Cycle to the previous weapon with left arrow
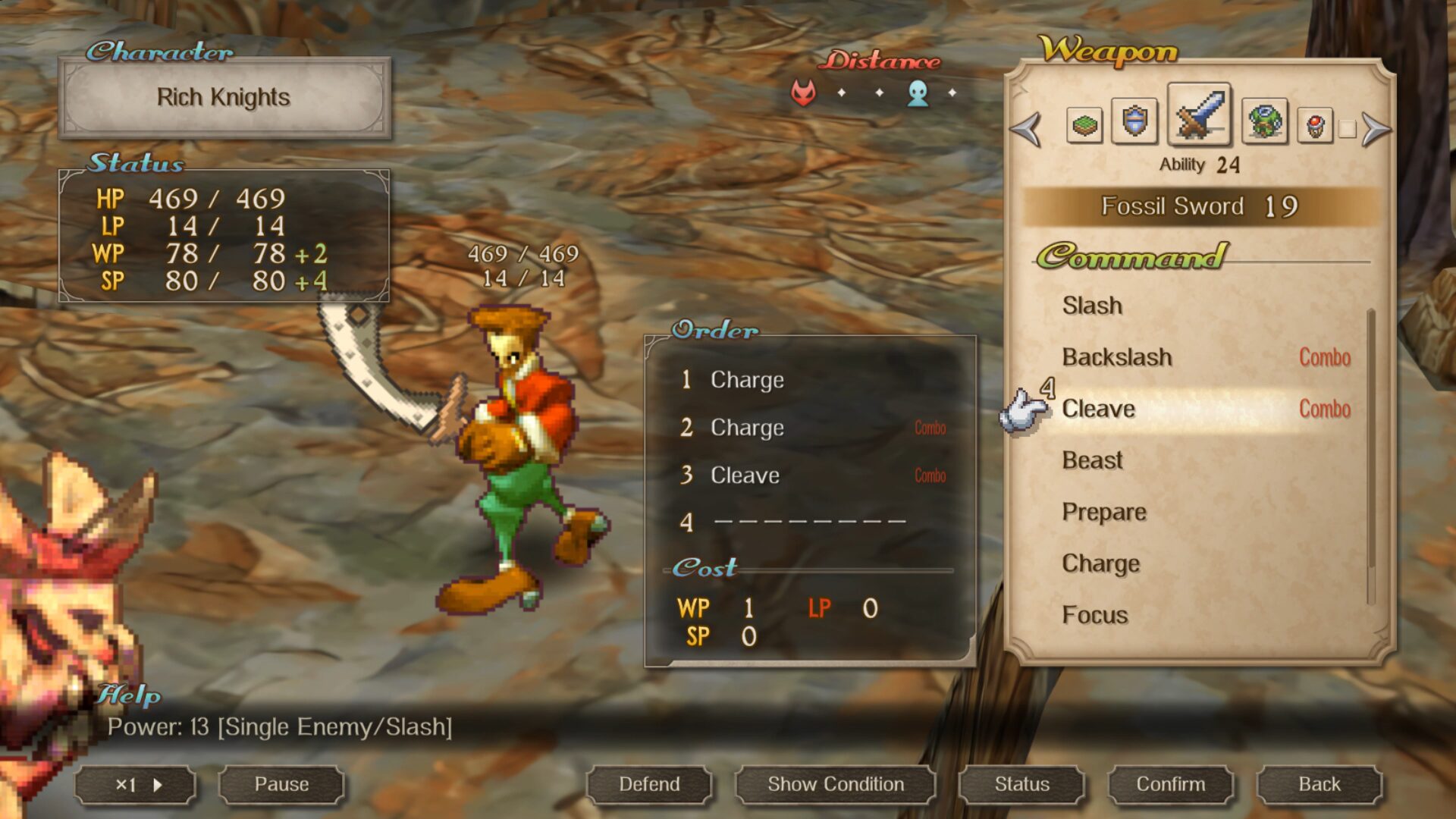This screenshot has width=1456, height=819. pyautogui.click(x=1027, y=128)
